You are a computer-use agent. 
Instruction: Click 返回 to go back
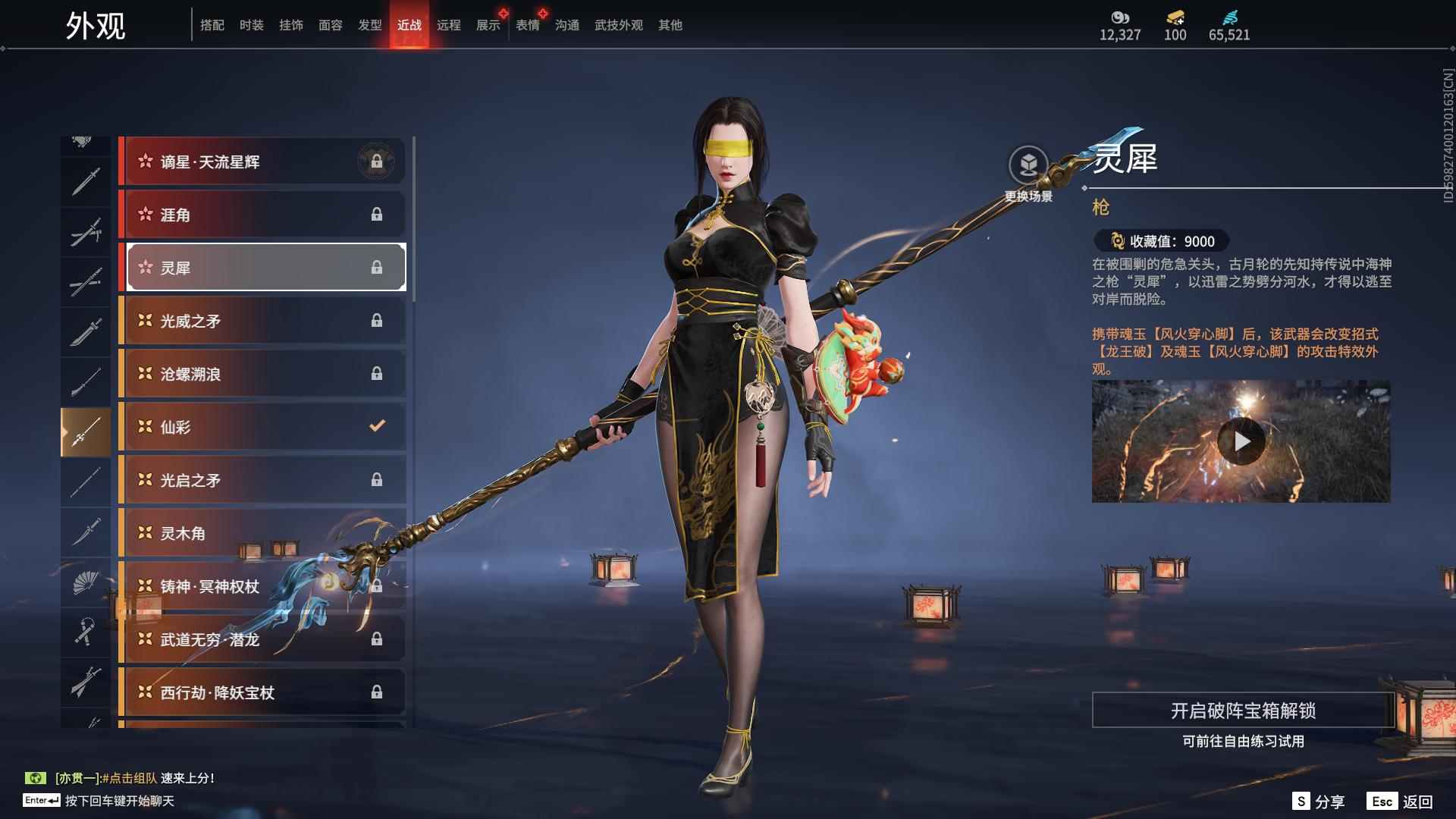coord(1400,802)
